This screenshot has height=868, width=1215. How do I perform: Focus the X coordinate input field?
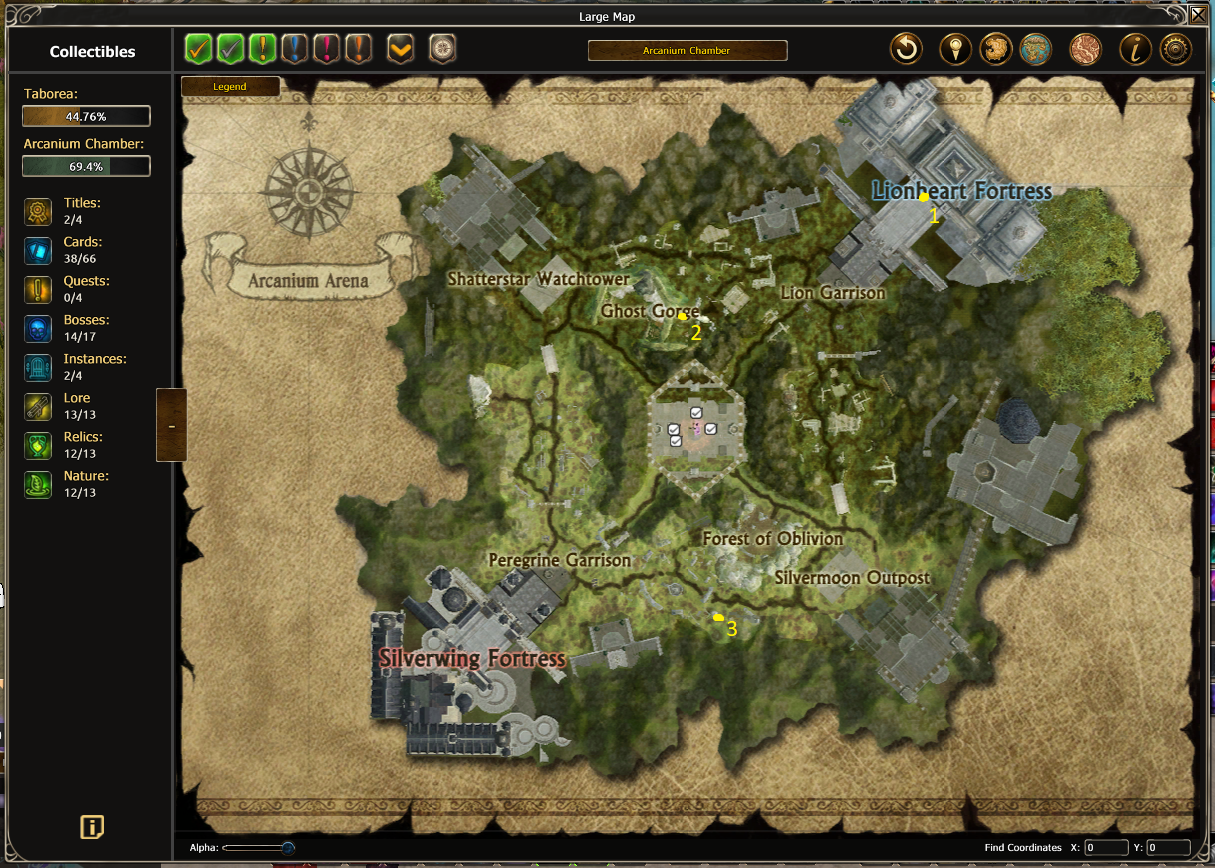[1106, 848]
